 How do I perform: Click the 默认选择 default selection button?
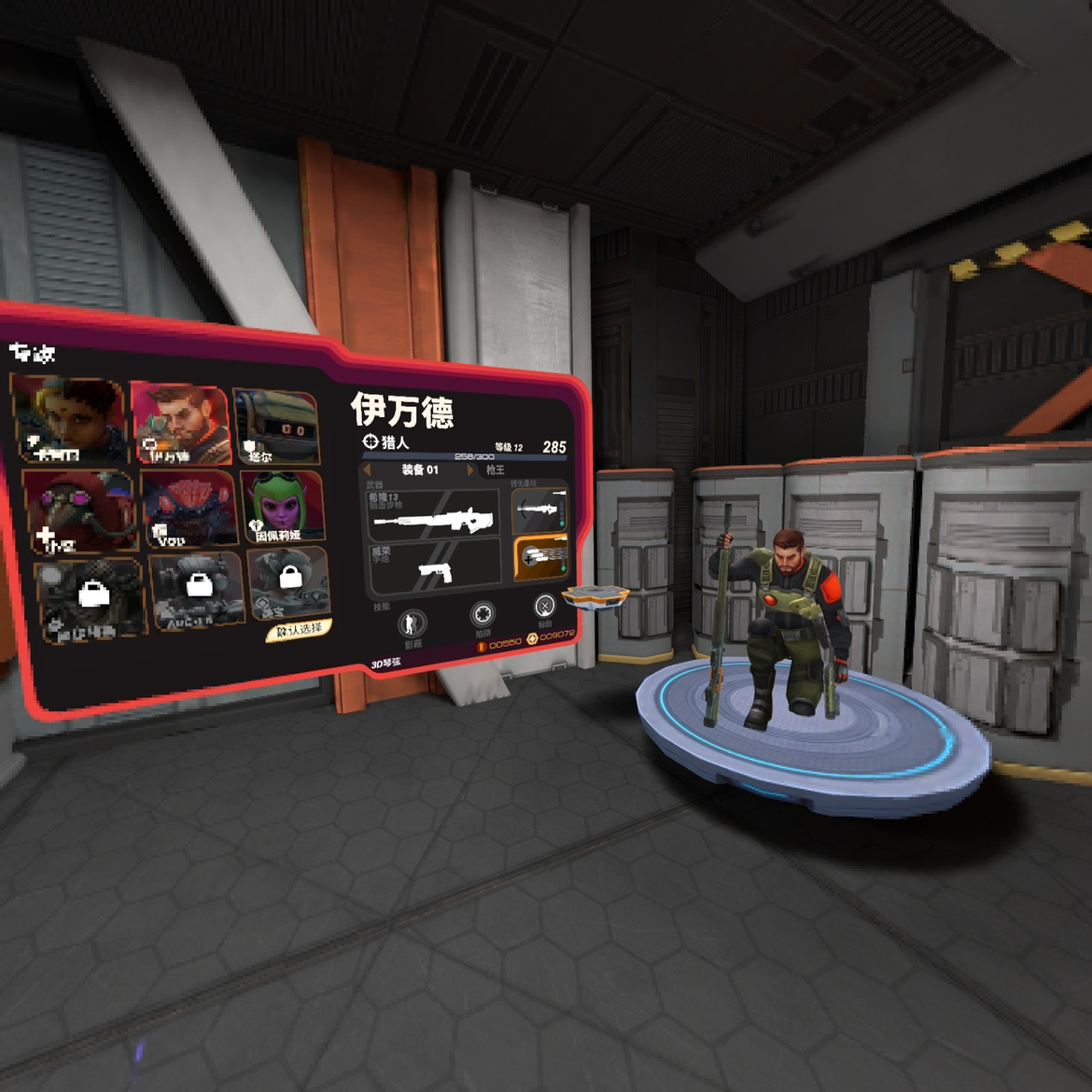[x=299, y=630]
